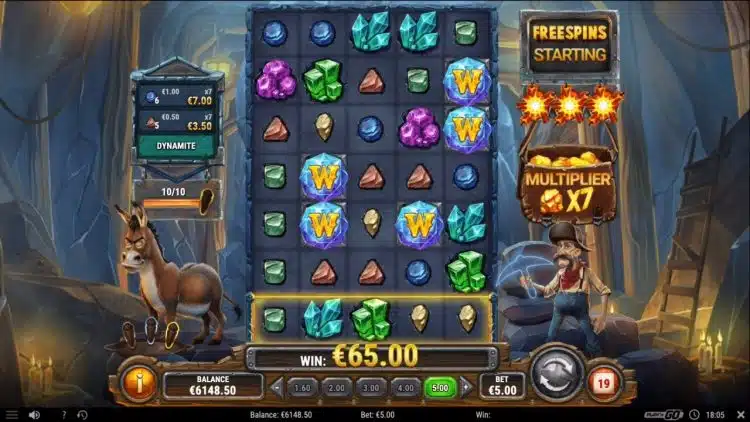Toggle the sound speaker icon
Image resolution: width=750 pixels, height=422 pixels.
(x=35, y=414)
